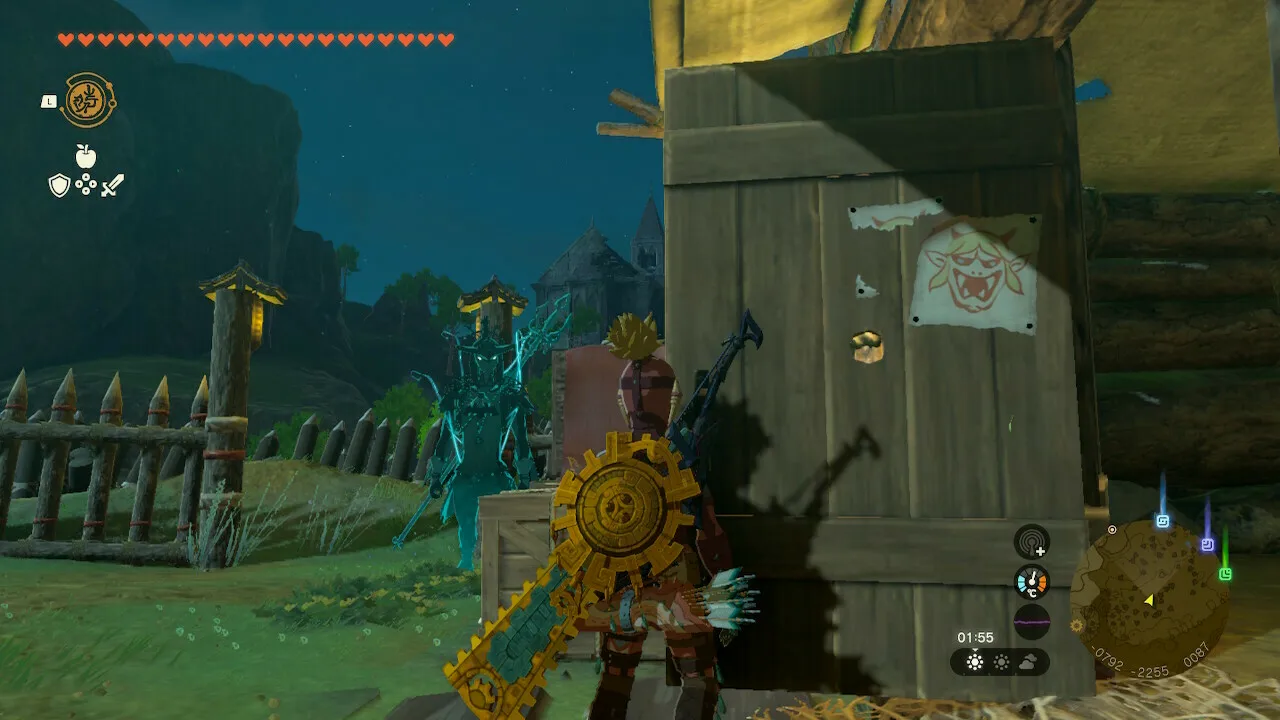
Task: Select the light blue shrine marker
Action: click(1163, 521)
